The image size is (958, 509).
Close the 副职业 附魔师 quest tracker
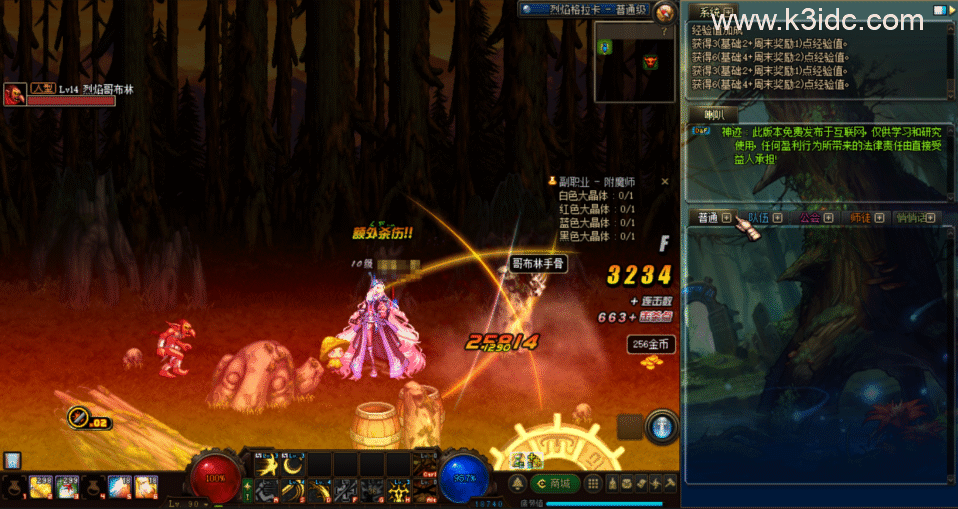coord(665,182)
